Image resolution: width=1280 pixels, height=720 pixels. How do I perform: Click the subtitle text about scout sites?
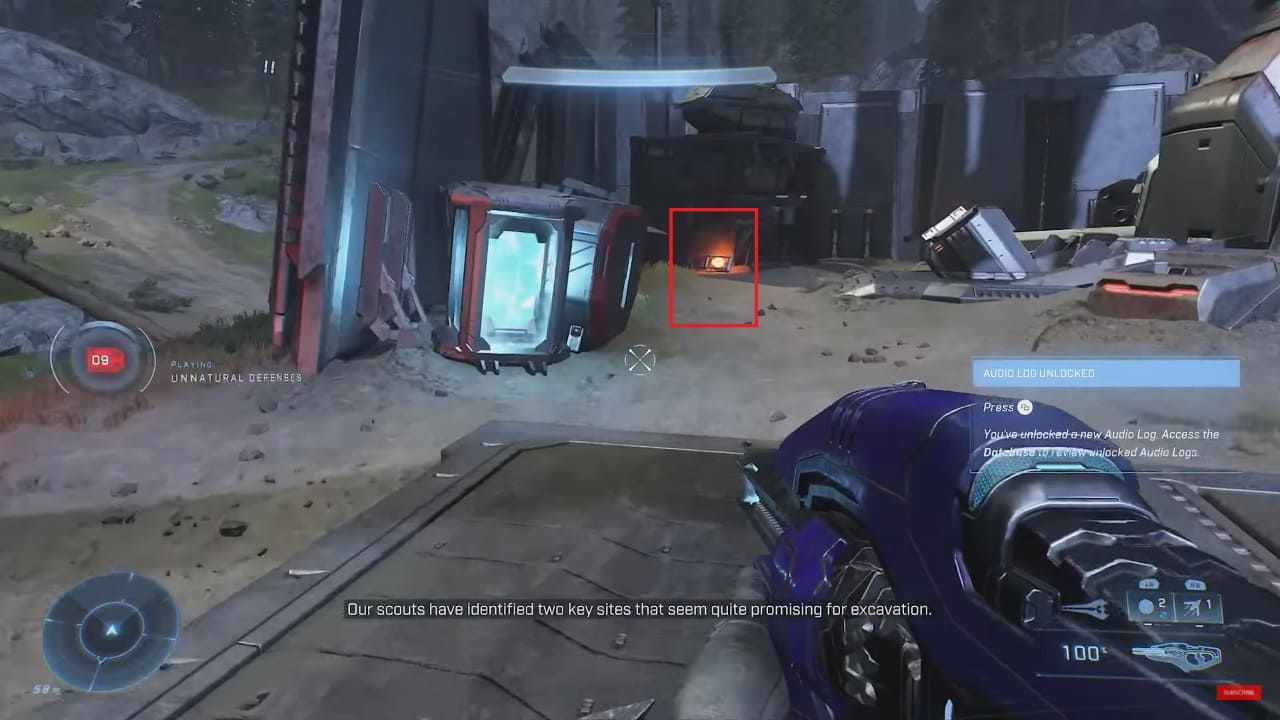pyautogui.click(x=638, y=607)
